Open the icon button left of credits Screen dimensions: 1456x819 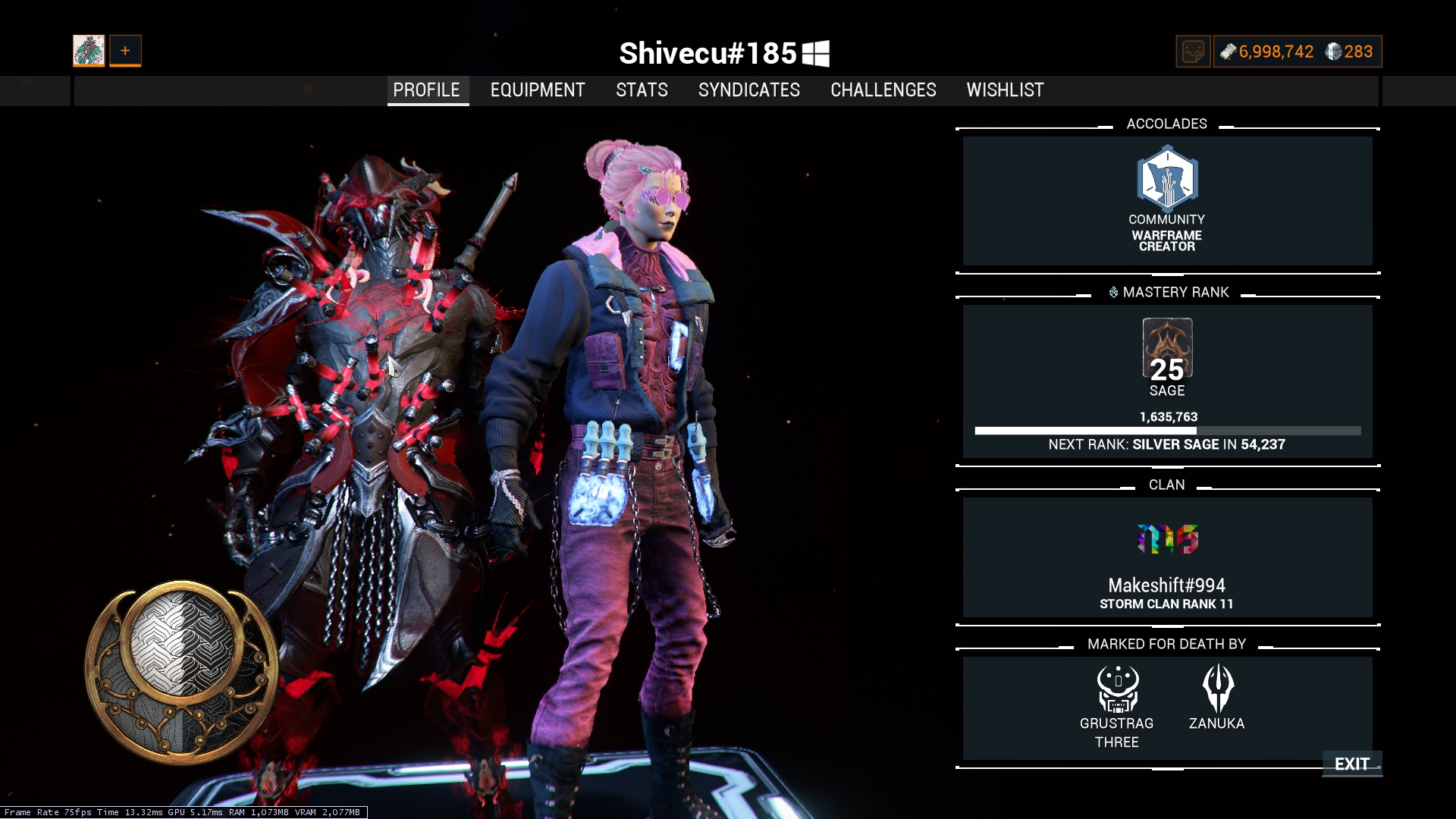click(1193, 52)
